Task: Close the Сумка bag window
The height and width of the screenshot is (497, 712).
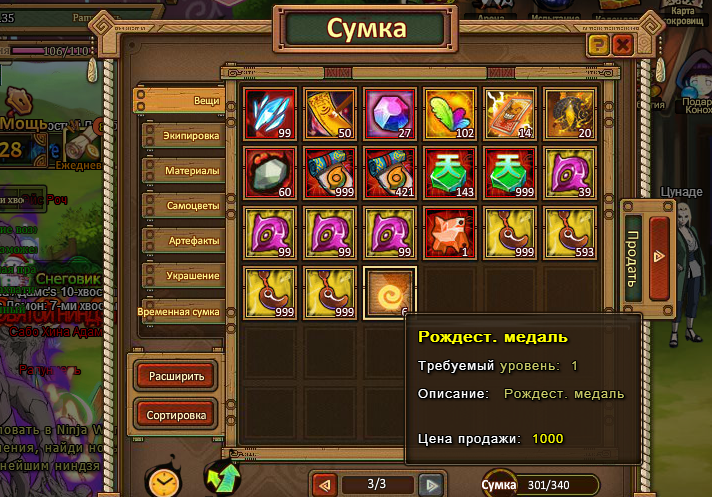Action: (622, 45)
